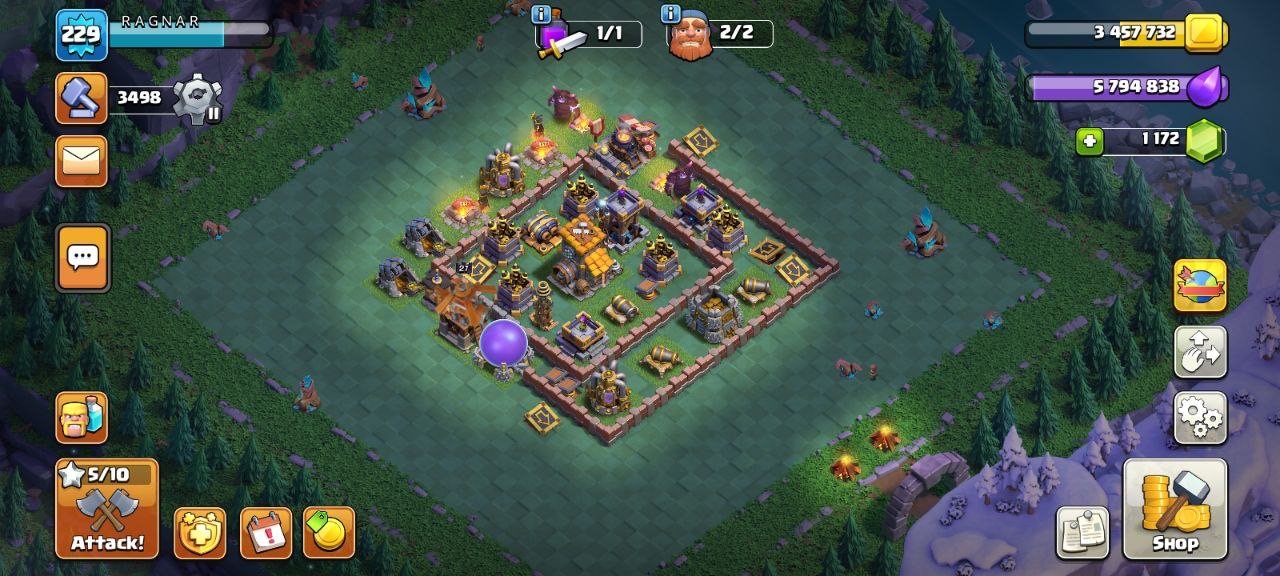View the hammer trophy icon showing 3498

[81, 98]
